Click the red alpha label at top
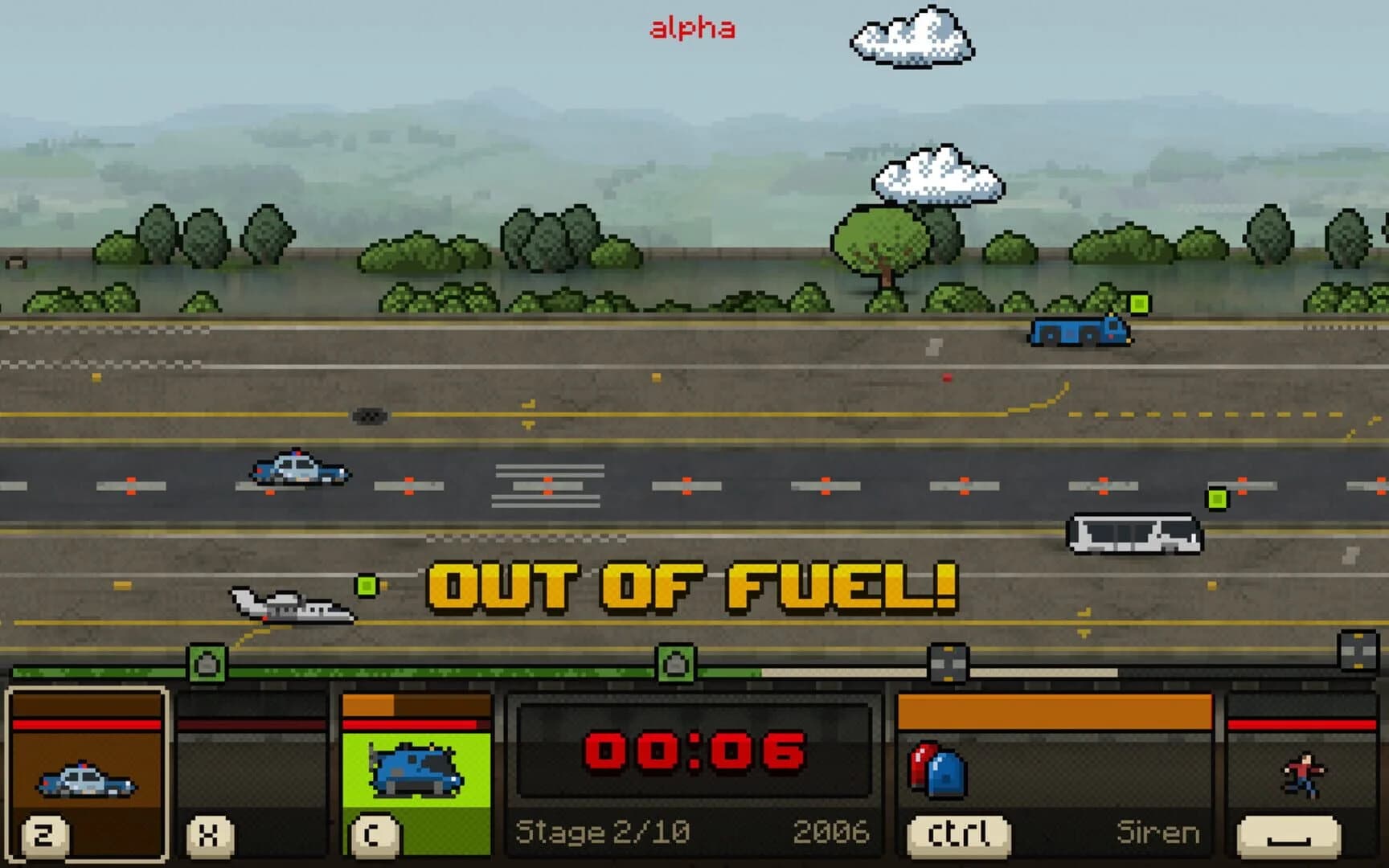Screen dimensions: 1389x868 click(x=693, y=27)
